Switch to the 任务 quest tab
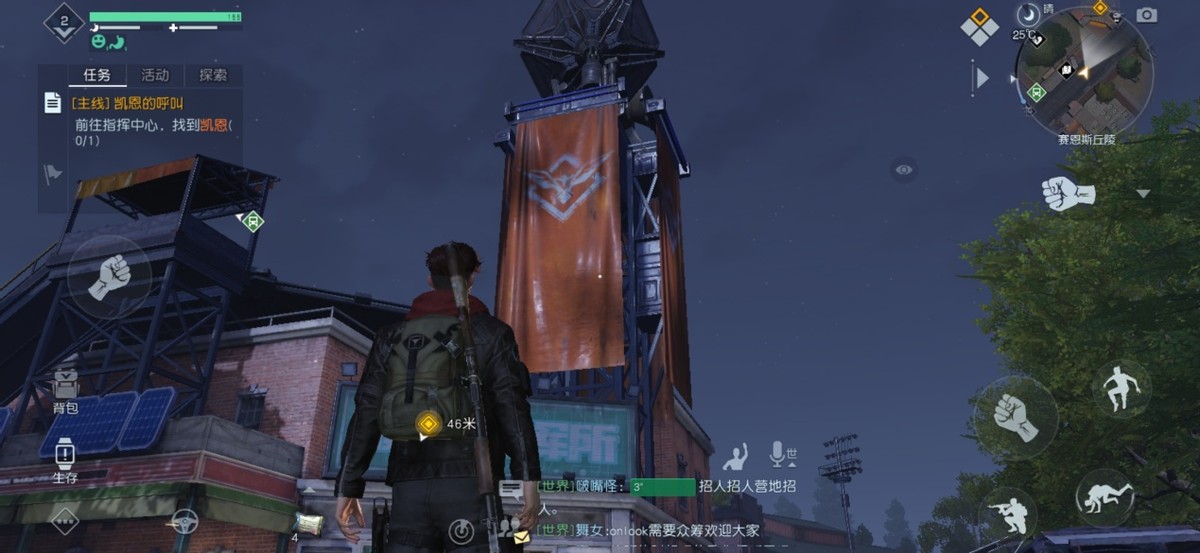The height and width of the screenshot is (553, 1200). pos(97,75)
